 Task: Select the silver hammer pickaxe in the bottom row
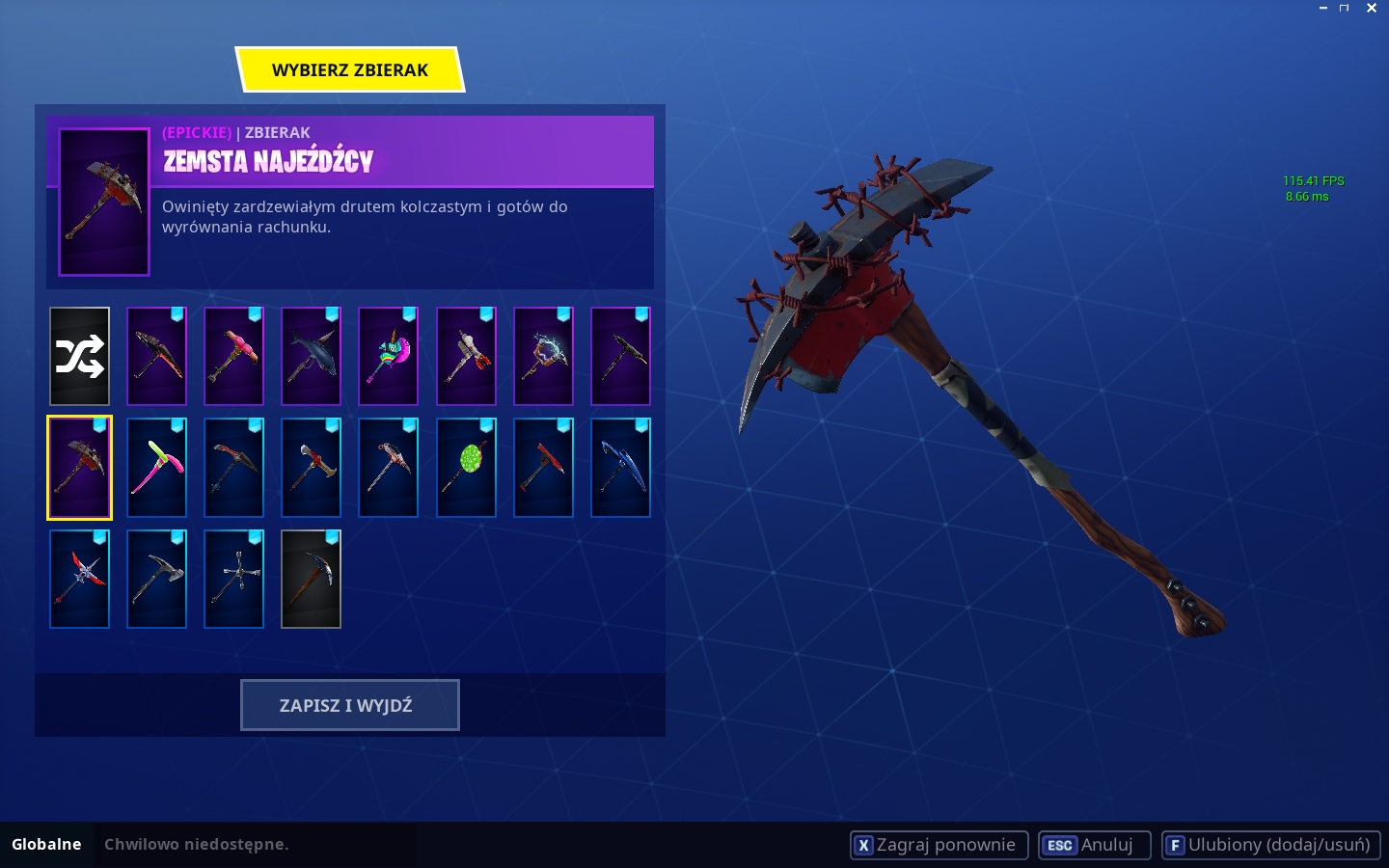156,579
